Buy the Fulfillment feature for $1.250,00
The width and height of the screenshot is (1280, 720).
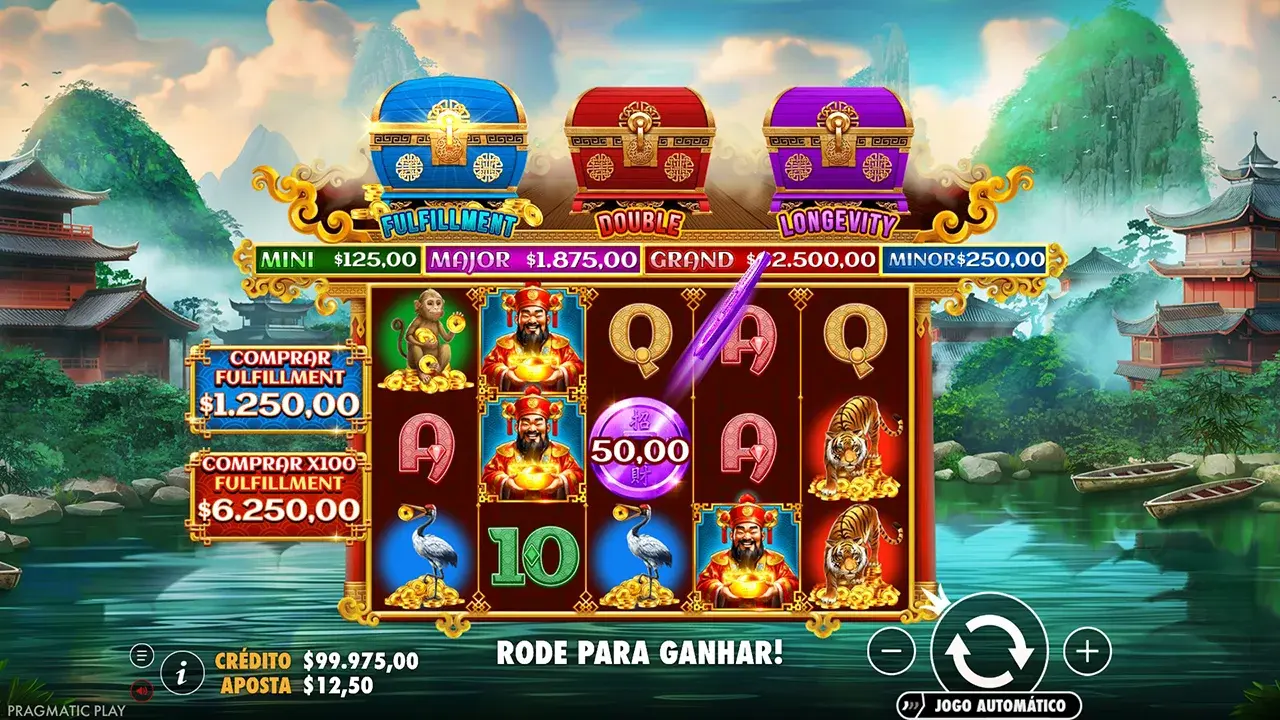pos(281,389)
